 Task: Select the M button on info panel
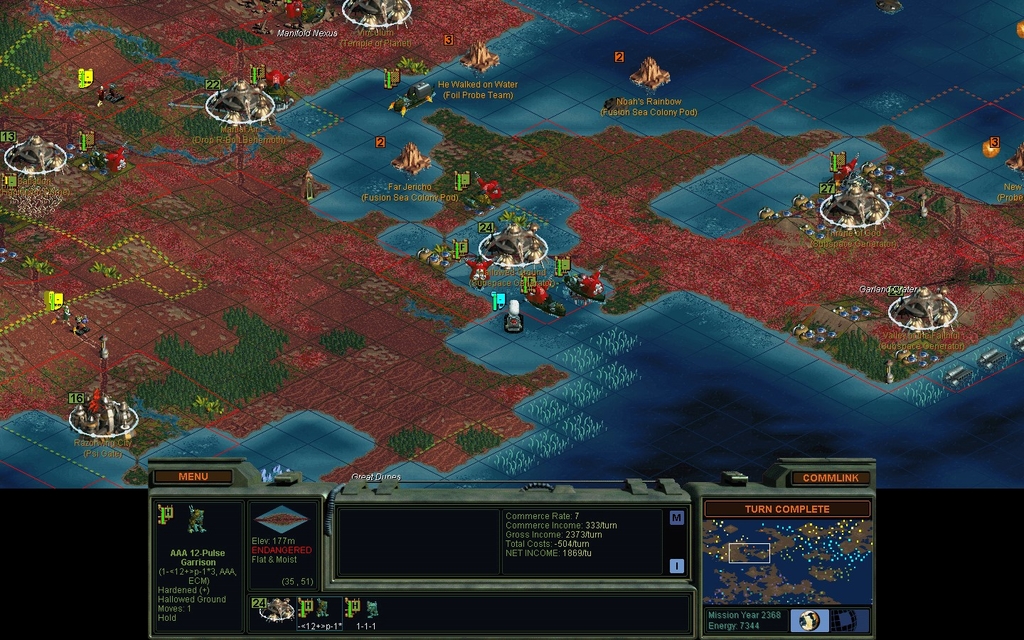[x=677, y=517]
